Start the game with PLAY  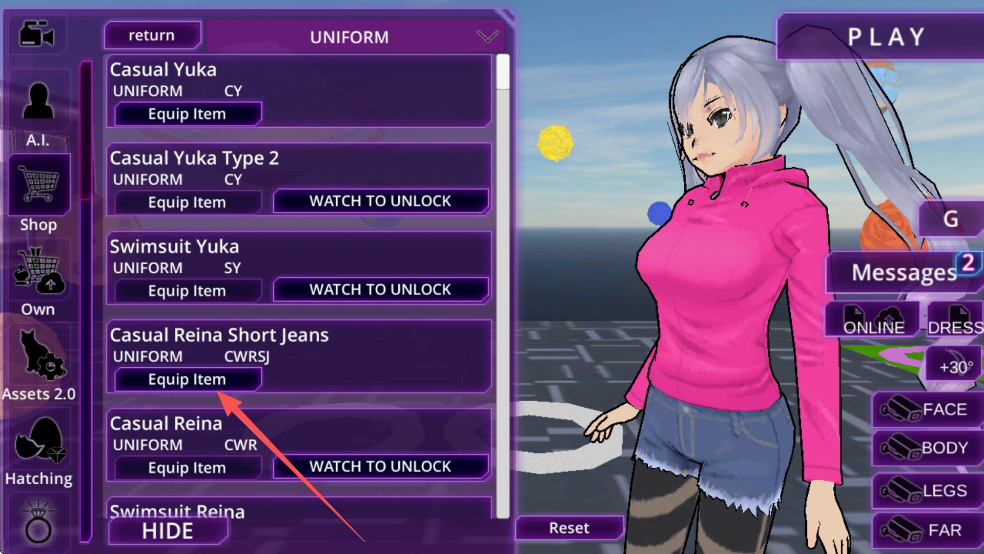(886, 37)
